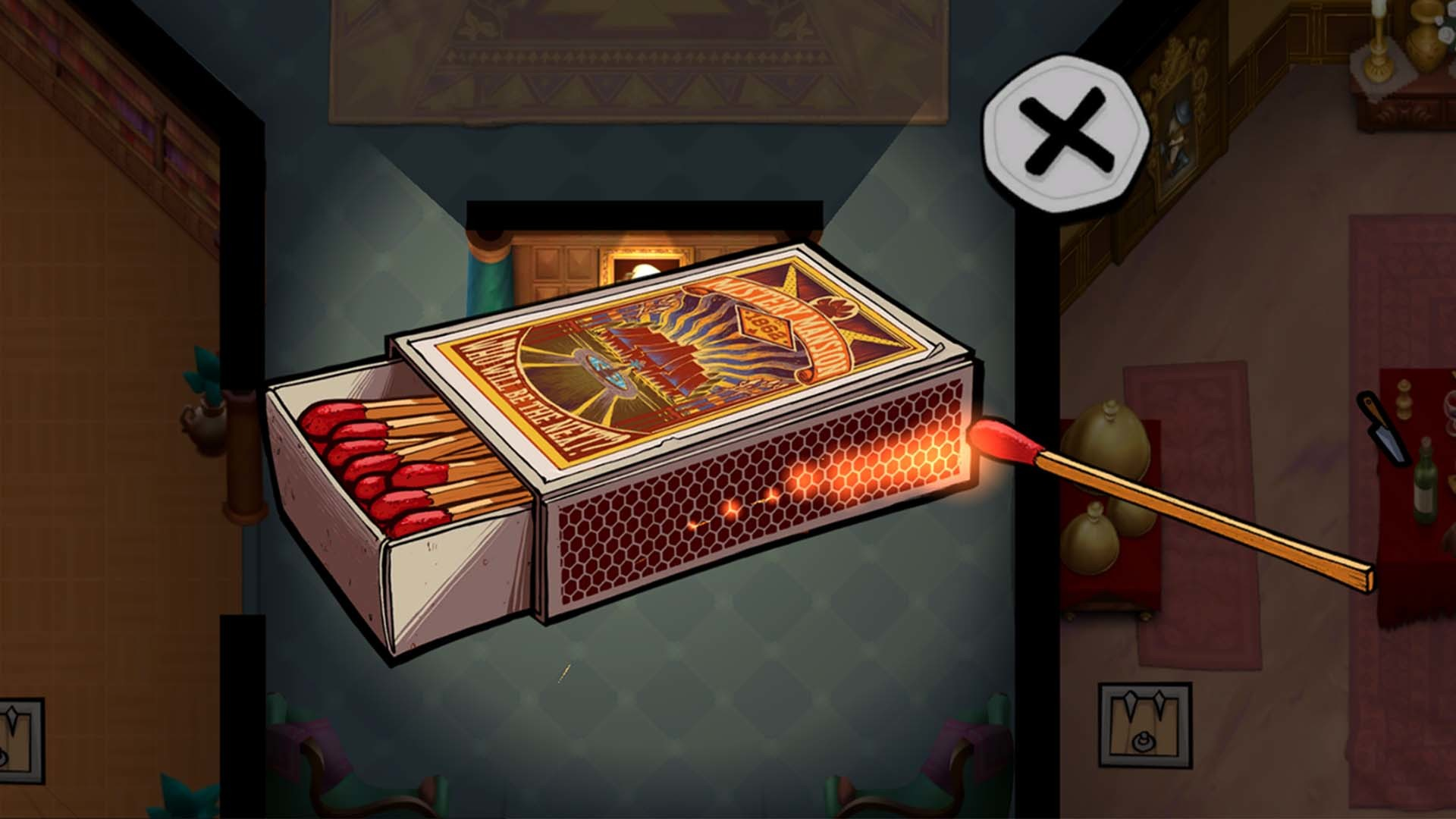Select the lit matchstick beside the box

1122,493
